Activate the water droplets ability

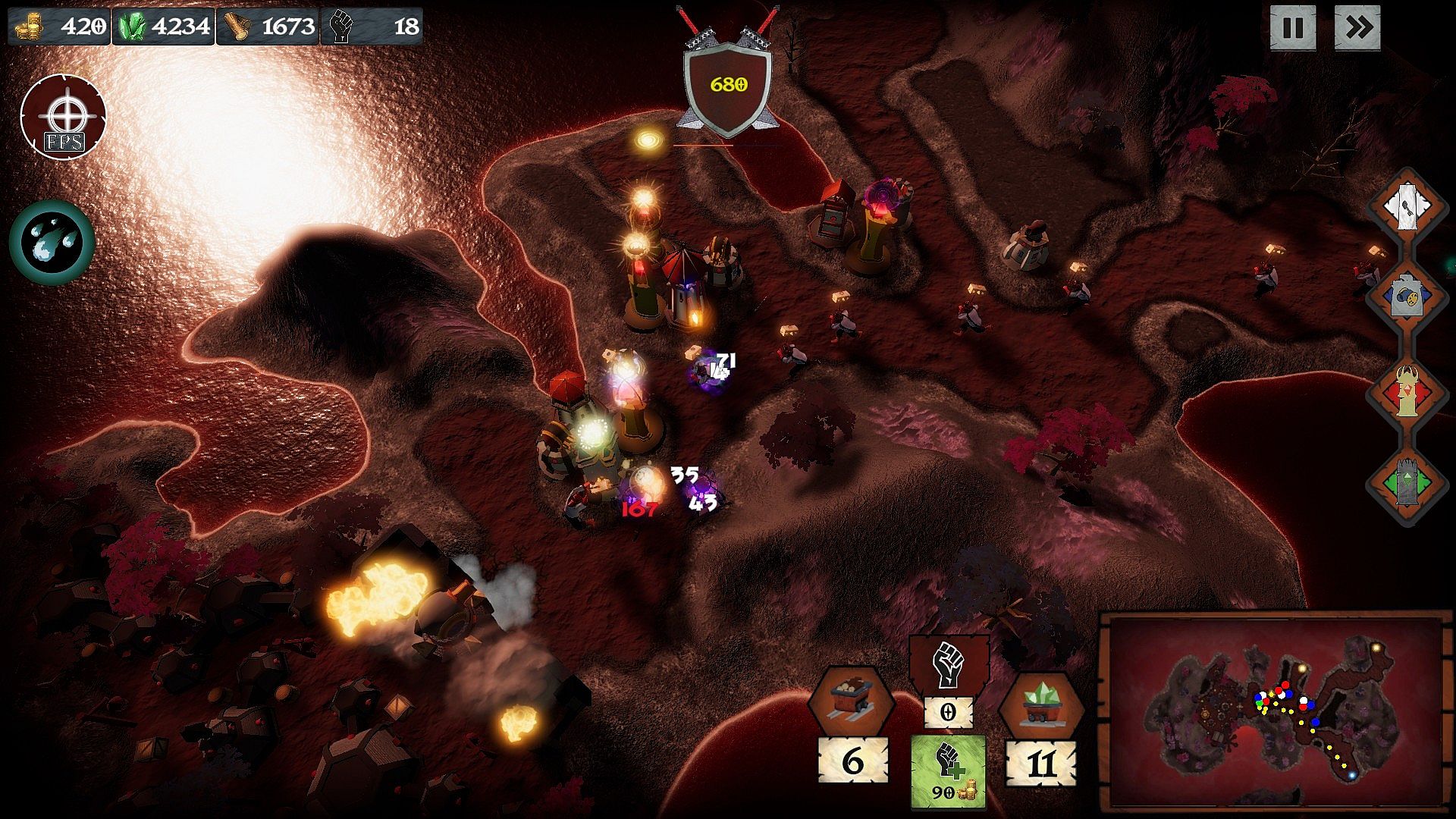tap(52, 243)
